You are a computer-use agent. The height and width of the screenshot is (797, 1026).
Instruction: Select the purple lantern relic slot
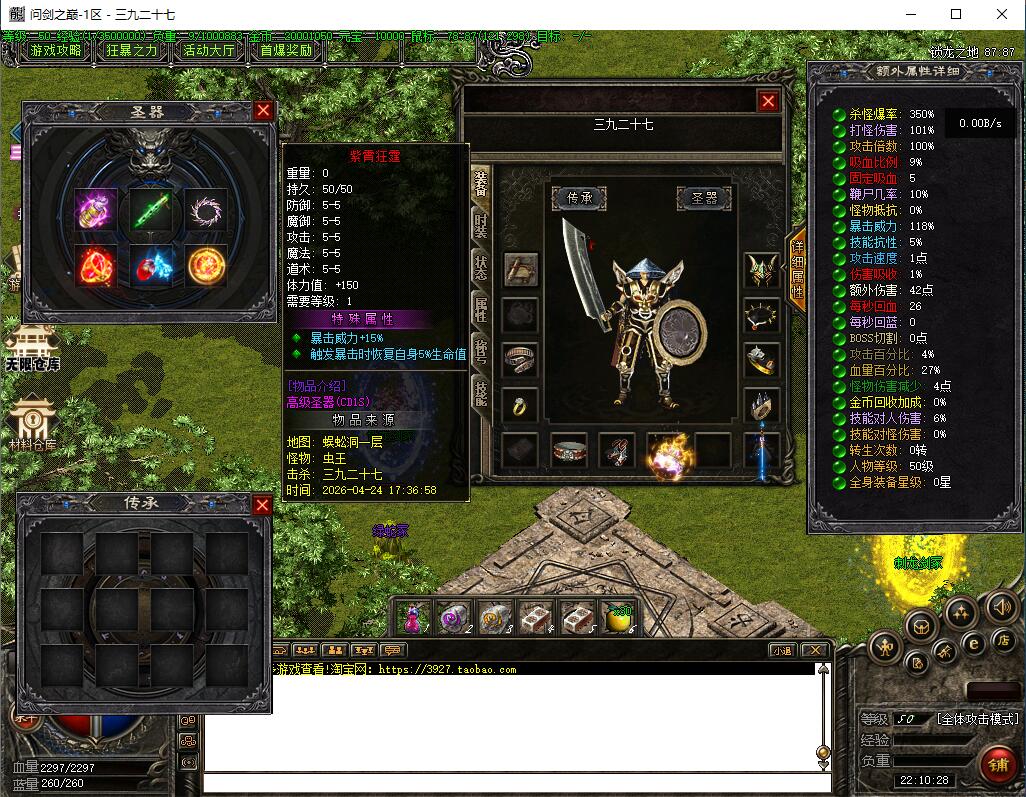[97, 210]
